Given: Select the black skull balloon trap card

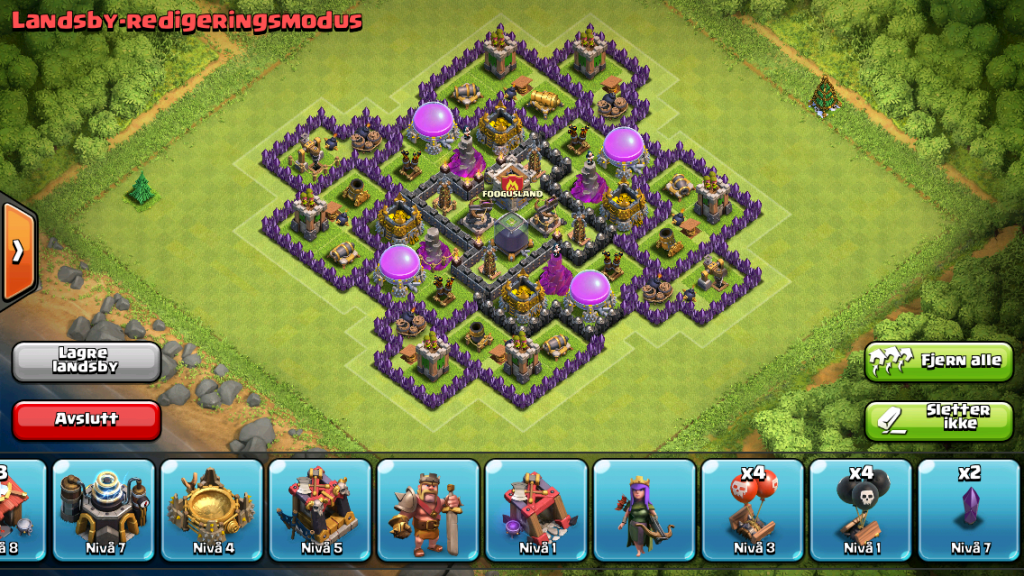Looking at the screenshot, I should (x=859, y=508).
